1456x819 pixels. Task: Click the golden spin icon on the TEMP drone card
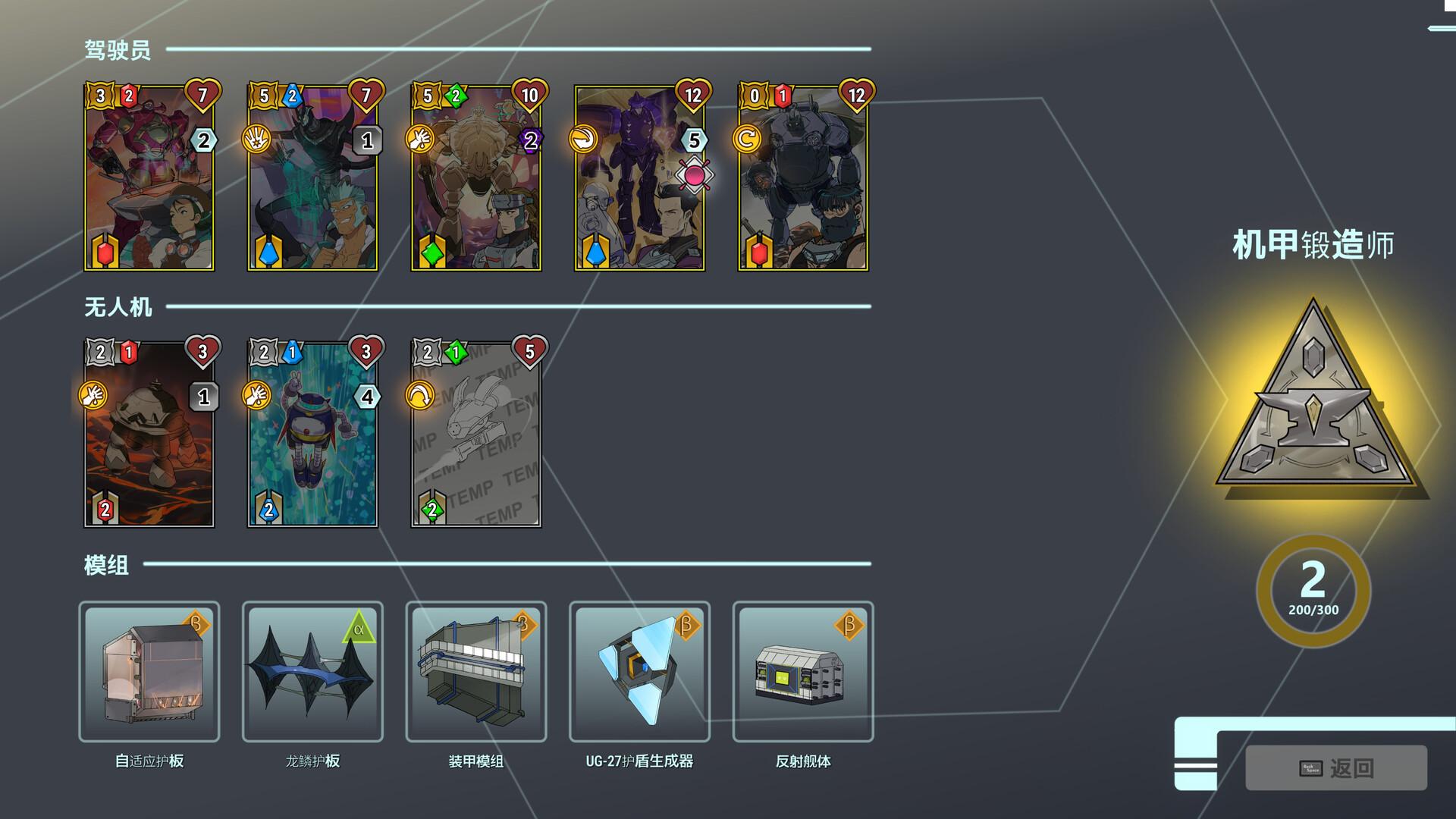[420, 395]
